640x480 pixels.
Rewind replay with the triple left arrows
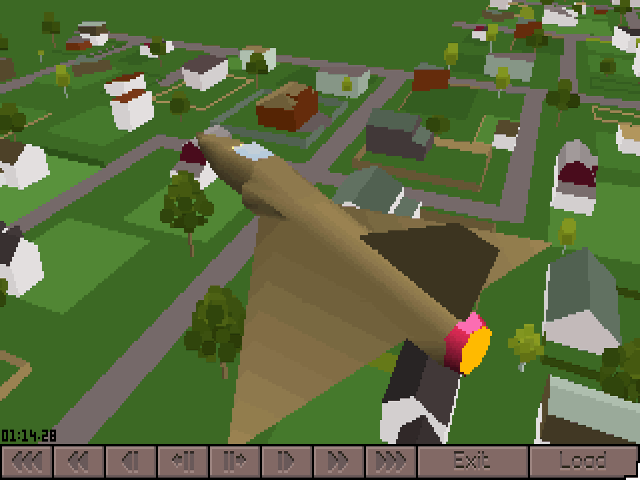(x=27, y=461)
